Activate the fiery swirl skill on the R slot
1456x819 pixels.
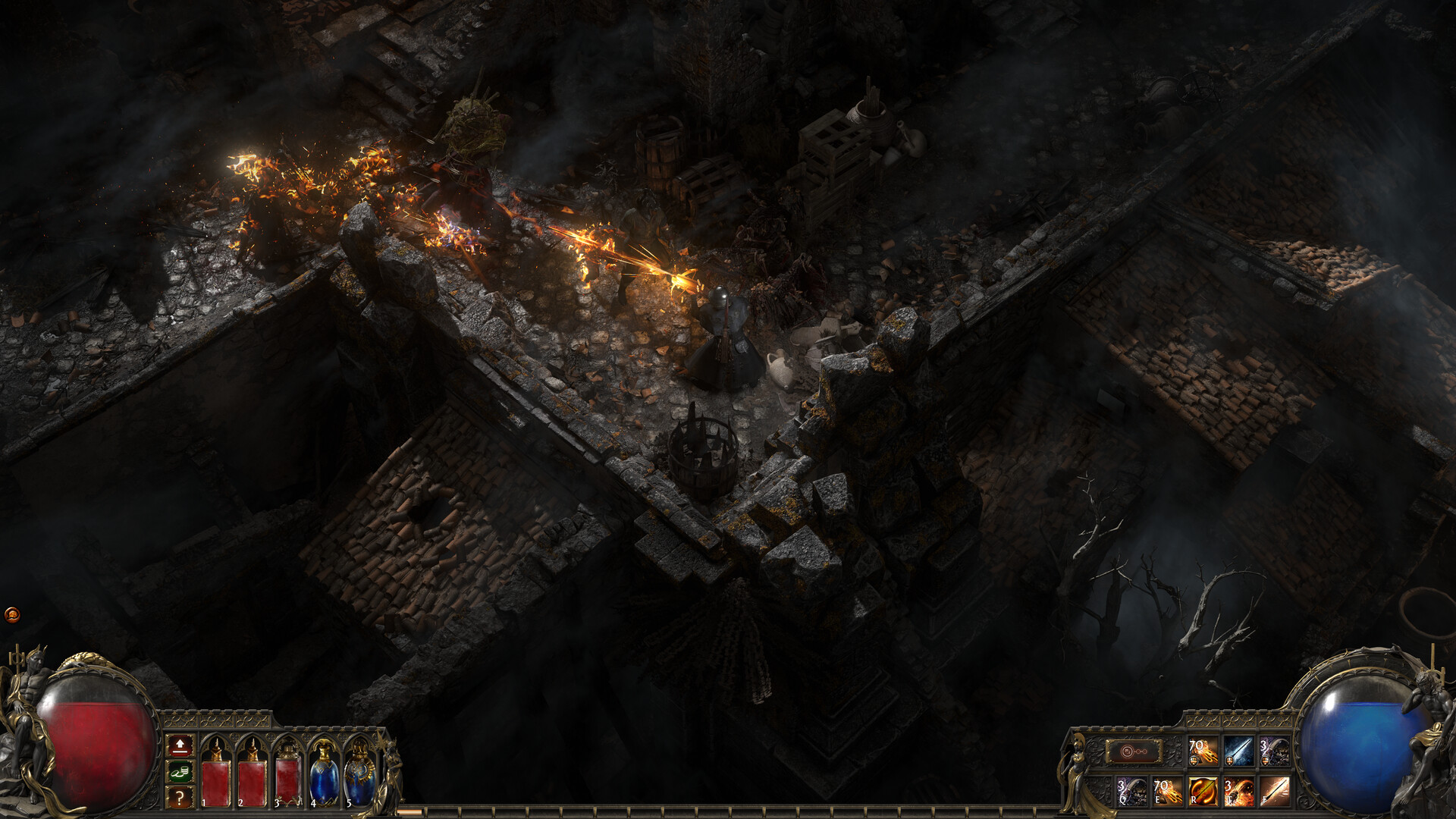(1203, 791)
